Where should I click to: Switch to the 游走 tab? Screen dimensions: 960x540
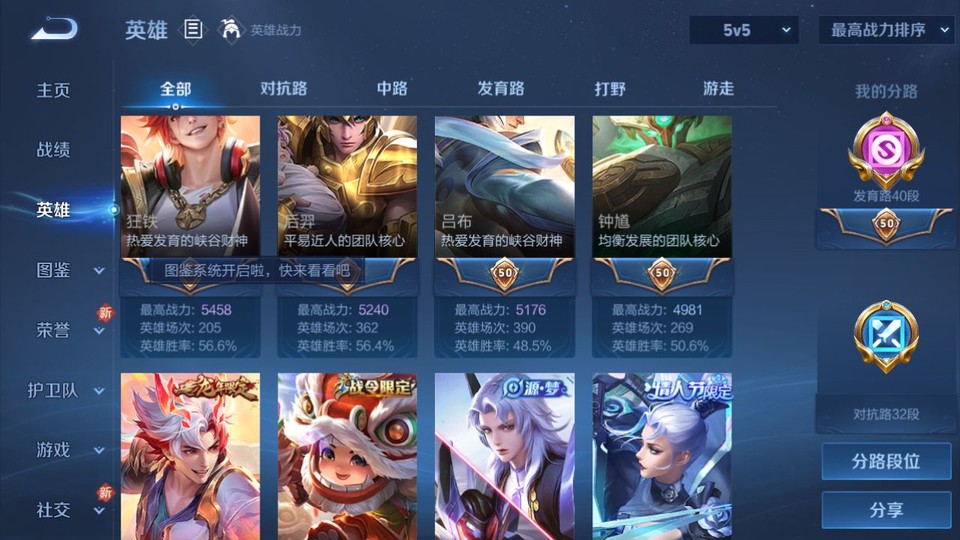[718, 89]
